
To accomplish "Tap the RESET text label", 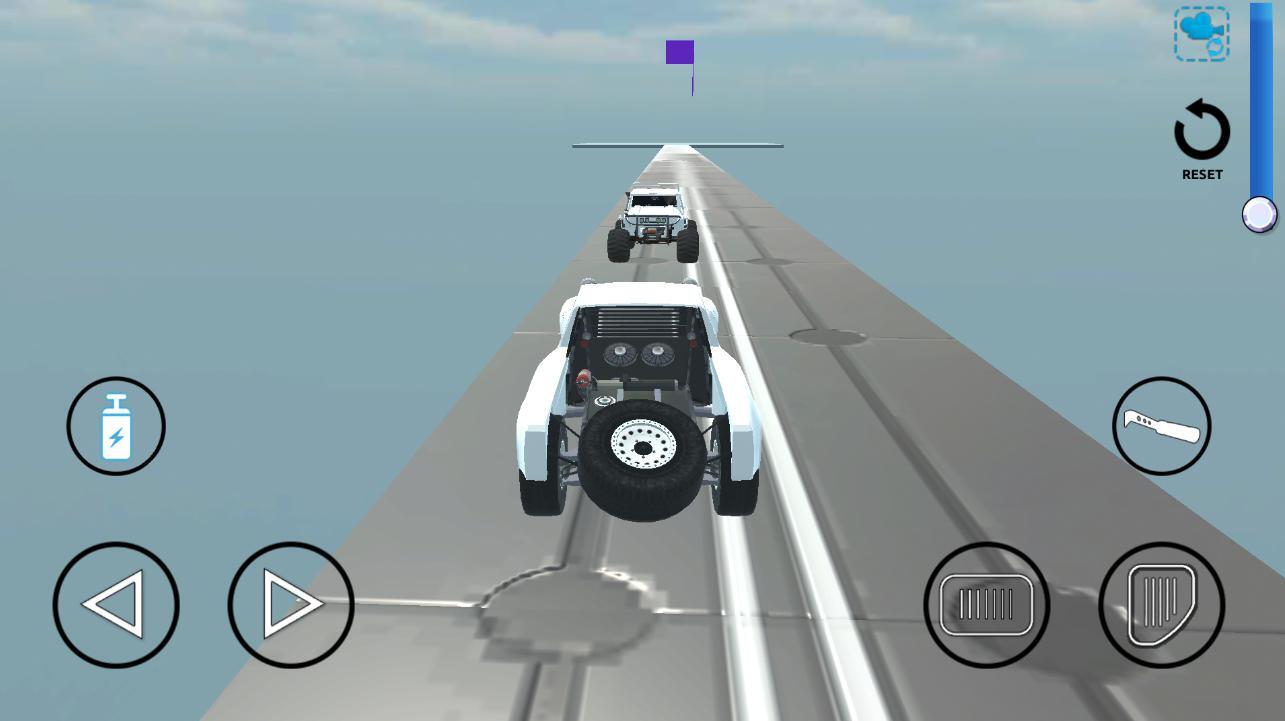I will point(1201,173).
